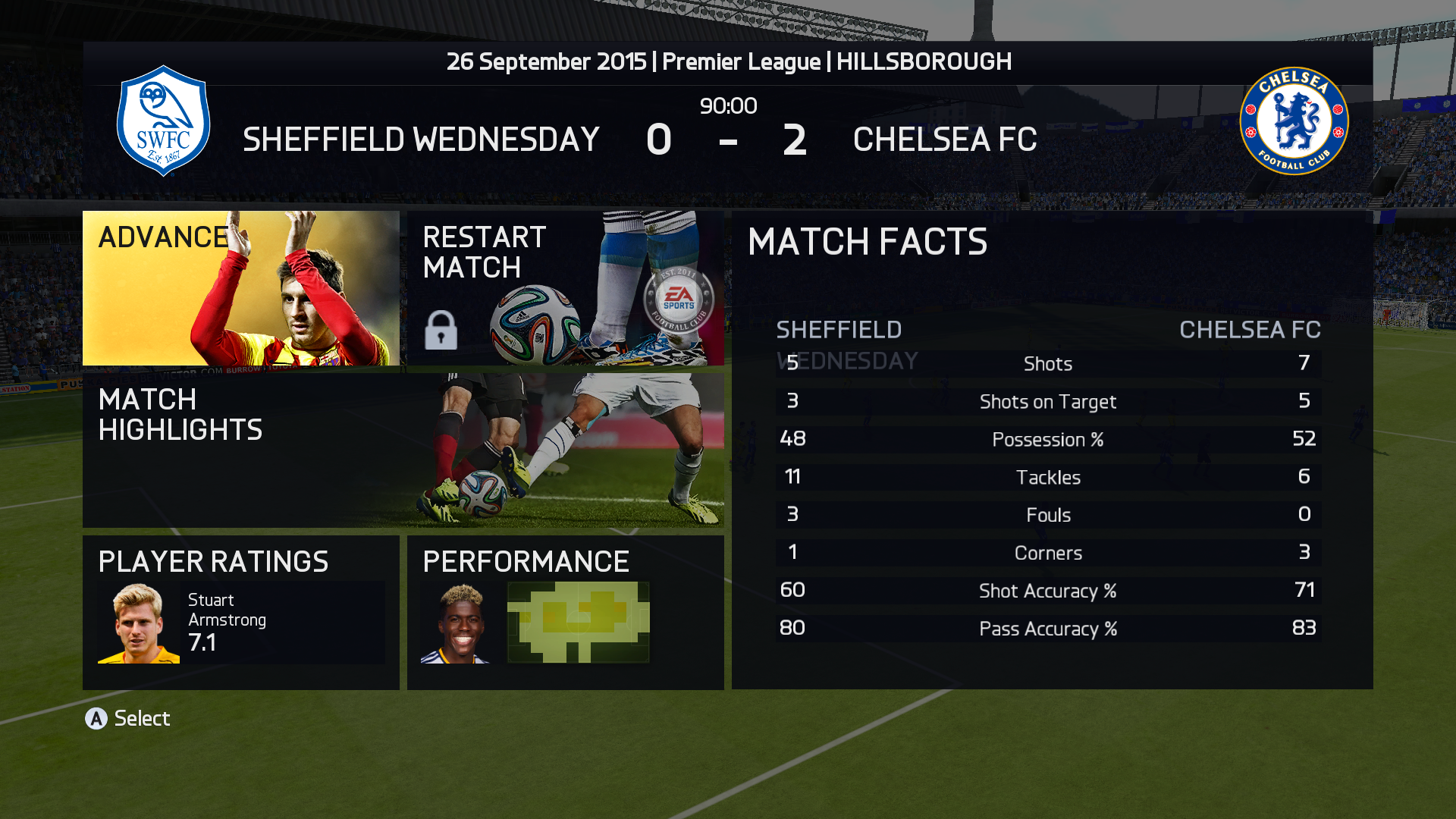
Task: Open the Player Ratings panel
Action: (x=240, y=612)
